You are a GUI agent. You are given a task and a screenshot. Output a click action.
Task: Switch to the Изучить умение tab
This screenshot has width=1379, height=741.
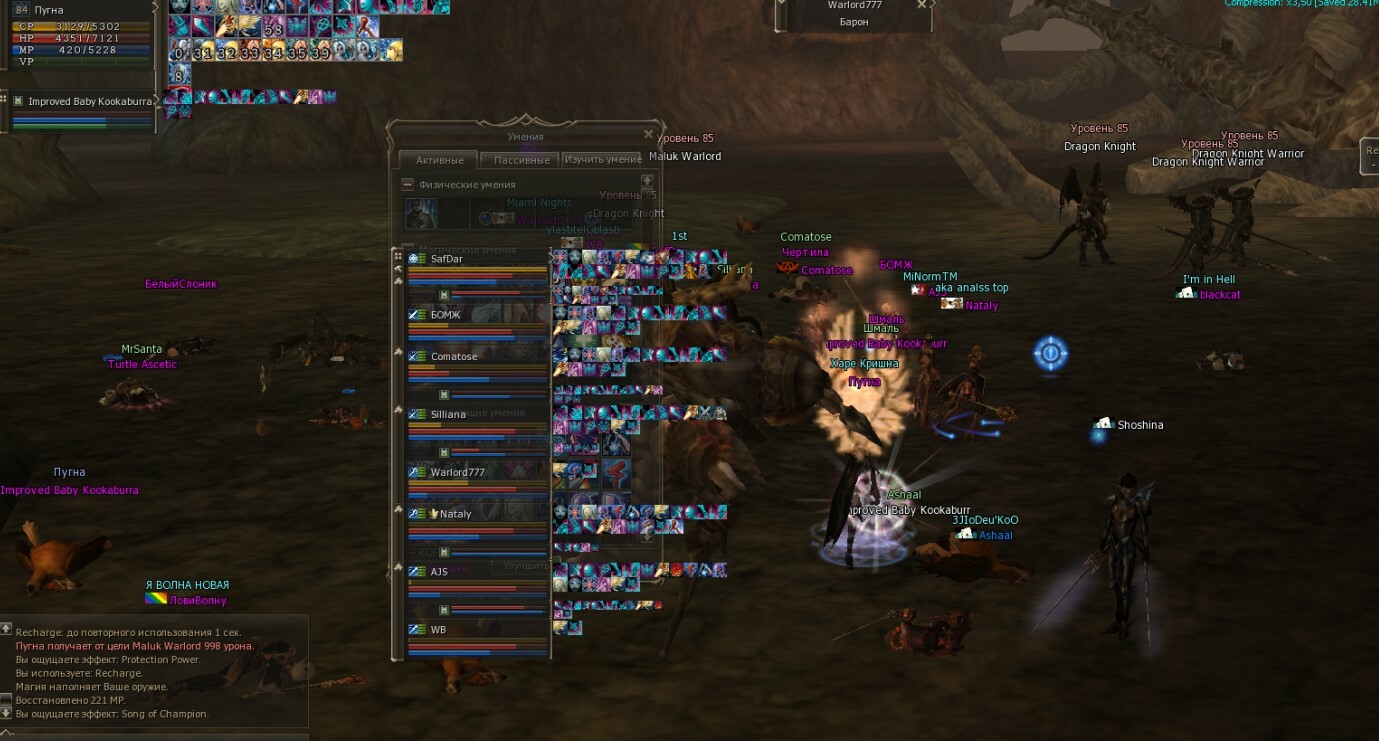tap(601, 160)
